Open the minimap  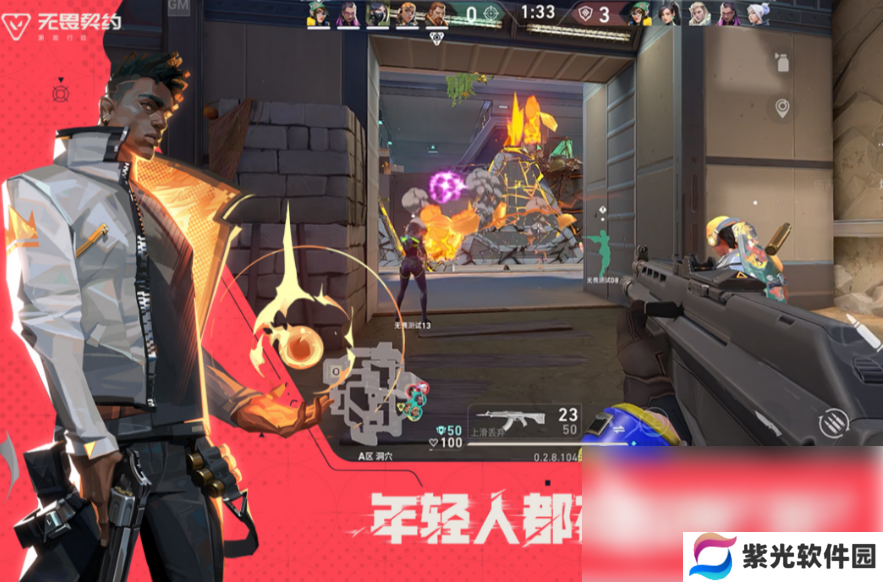(374, 394)
